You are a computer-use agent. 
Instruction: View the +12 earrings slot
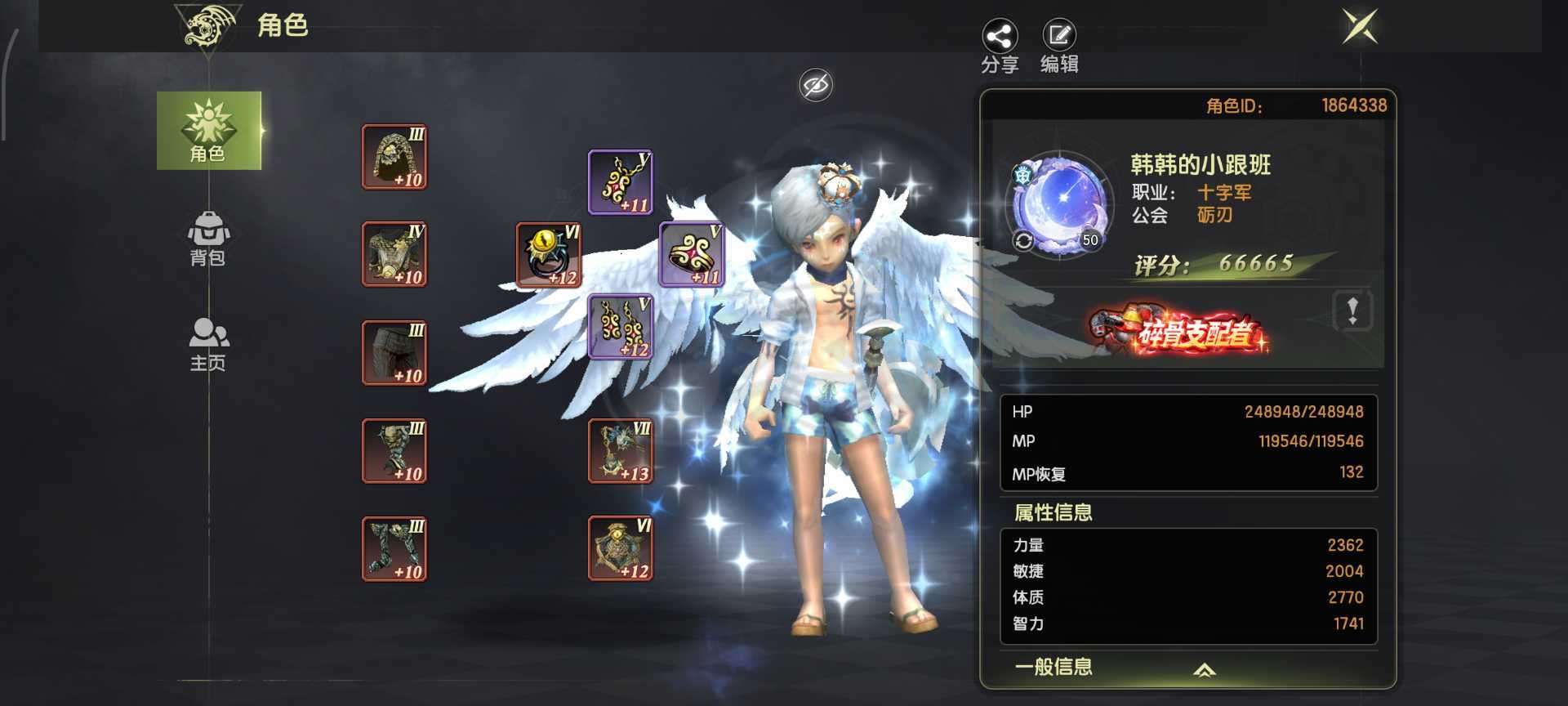(x=621, y=327)
